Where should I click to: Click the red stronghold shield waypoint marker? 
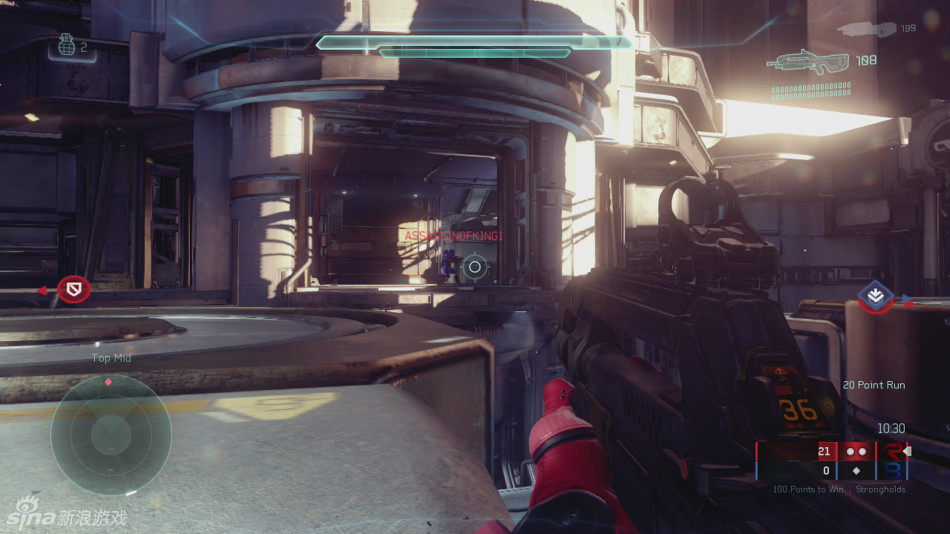click(x=73, y=290)
